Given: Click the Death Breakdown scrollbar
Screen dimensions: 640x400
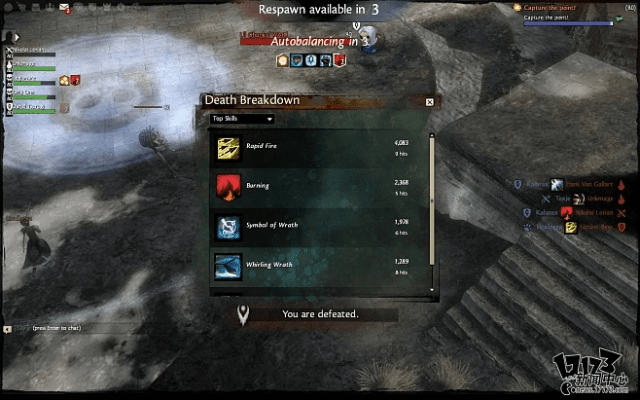Looking at the screenshot, I should 432,211.
